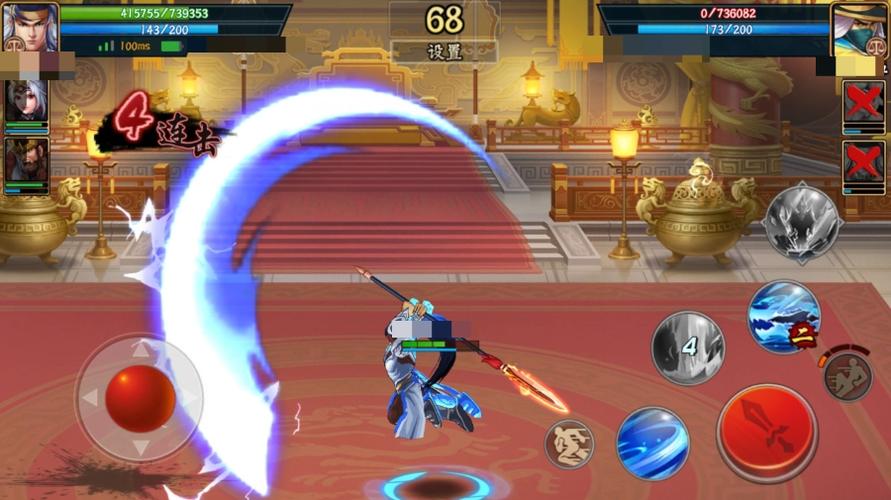Switch to the bearded warrior teammate portrait

[x=25, y=160]
